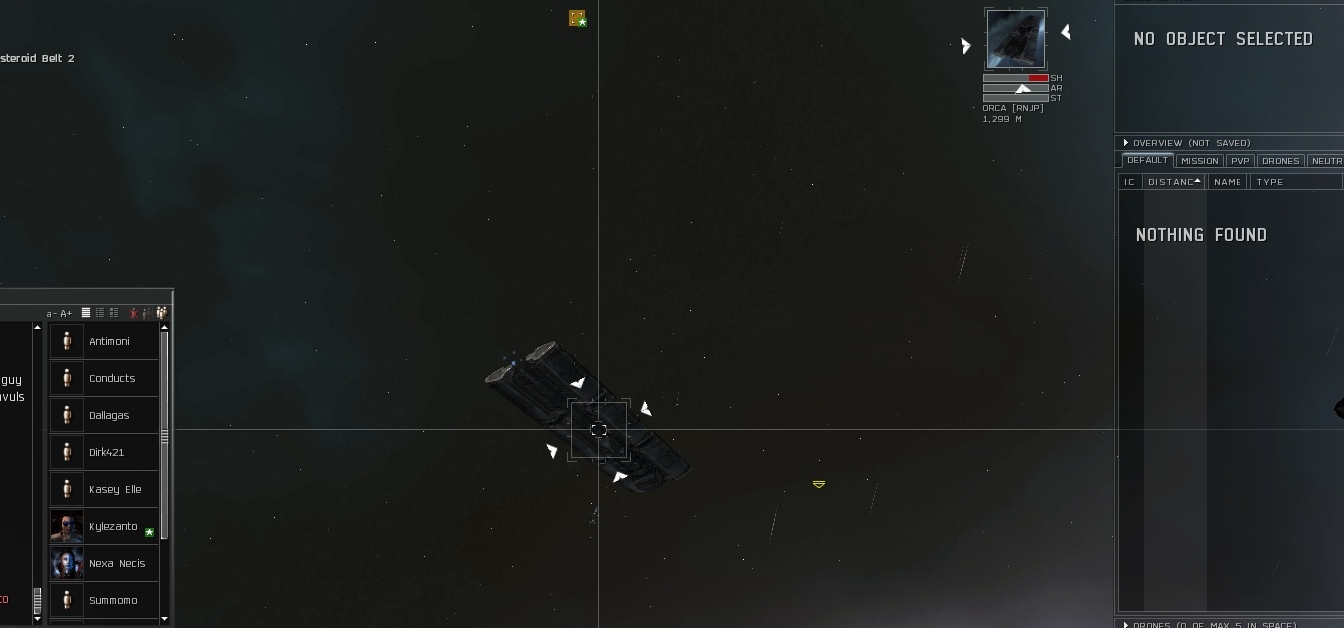
Task: Expand the Overview (Not Saved) header arrow
Action: point(1126,143)
